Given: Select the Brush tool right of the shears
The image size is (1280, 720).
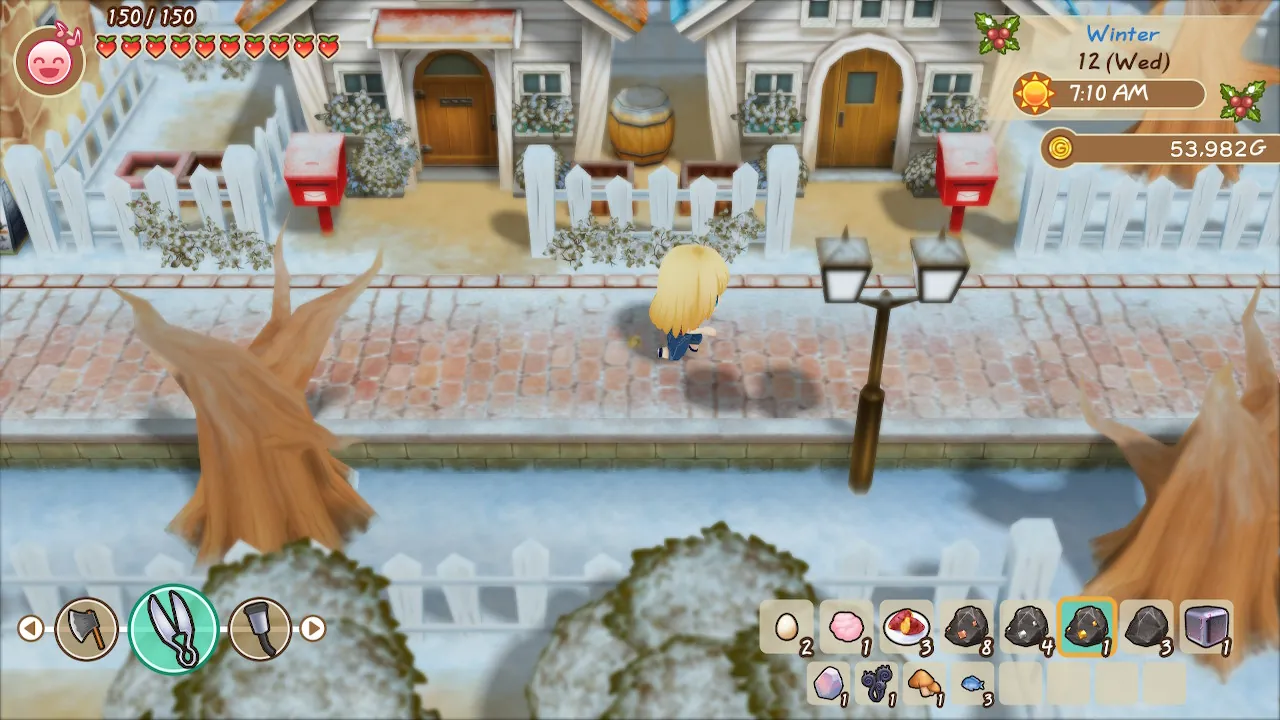Looking at the screenshot, I should [x=258, y=628].
